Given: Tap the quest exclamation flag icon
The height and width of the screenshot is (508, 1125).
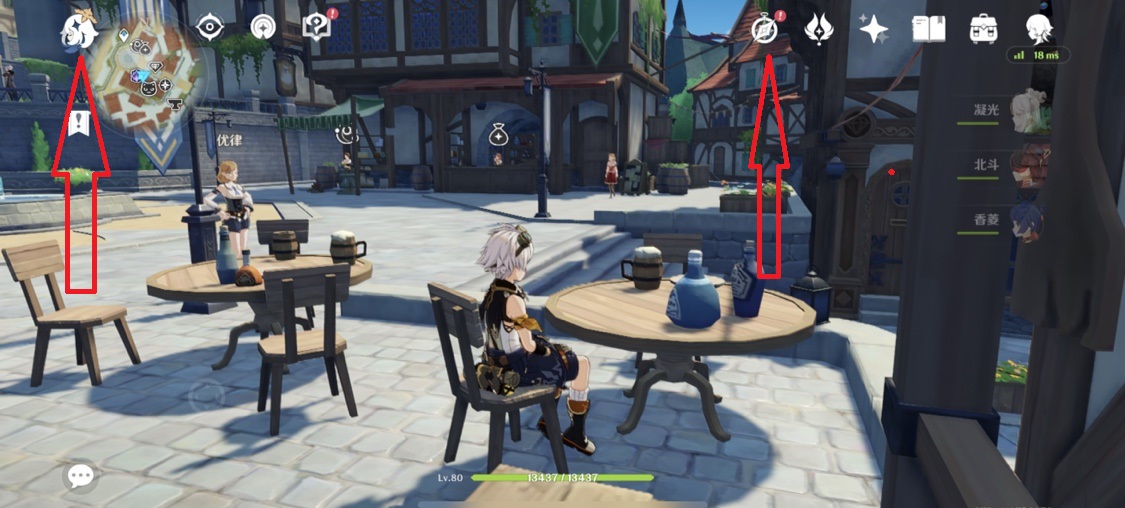Looking at the screenshot, I should (x=78, y=124).
